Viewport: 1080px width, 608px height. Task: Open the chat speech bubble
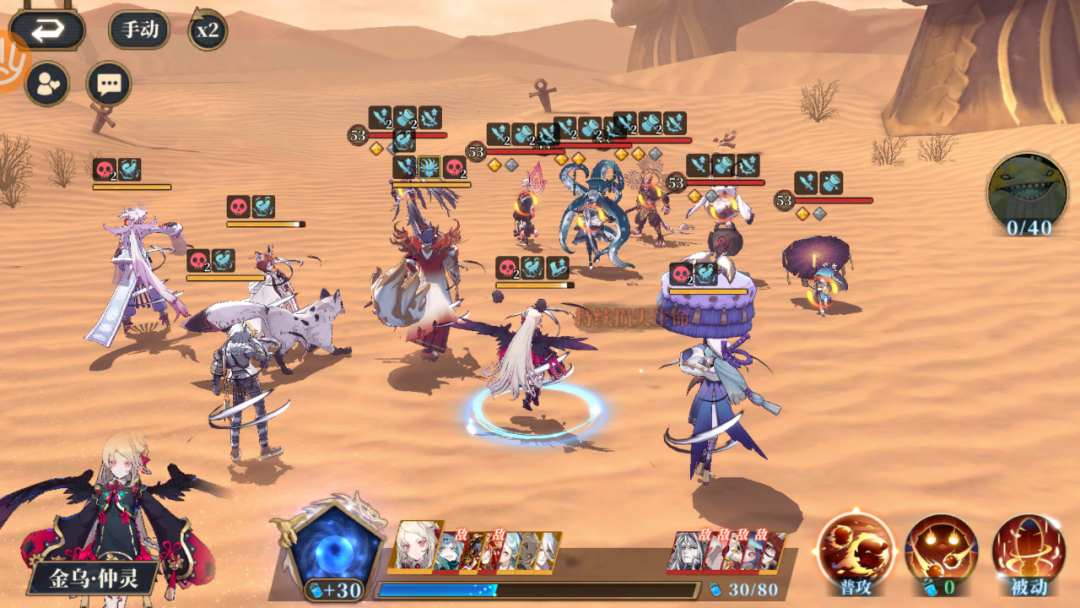pyautogui.click(x=108, y=84)
